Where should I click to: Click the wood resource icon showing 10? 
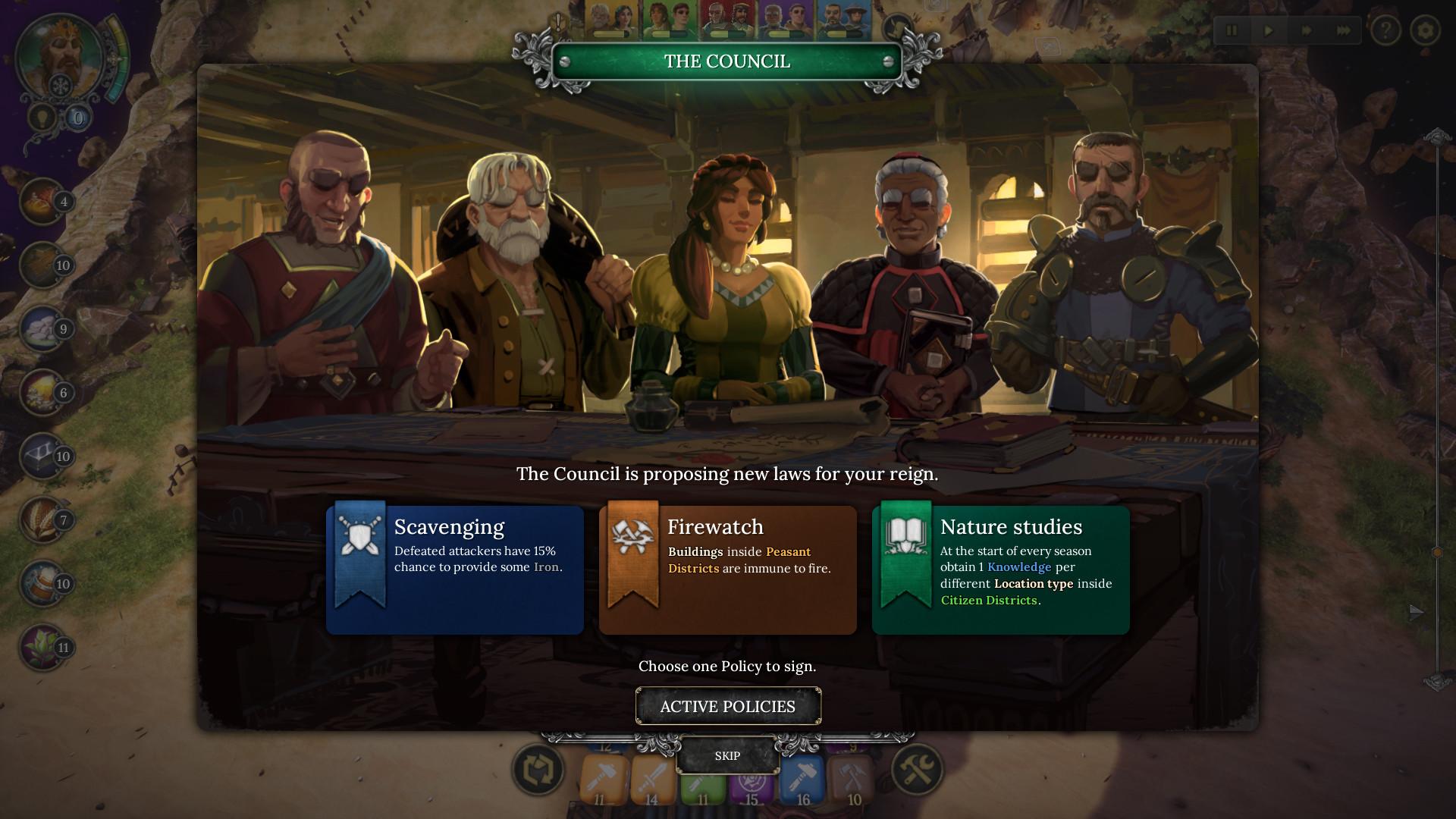coord(42,265)
